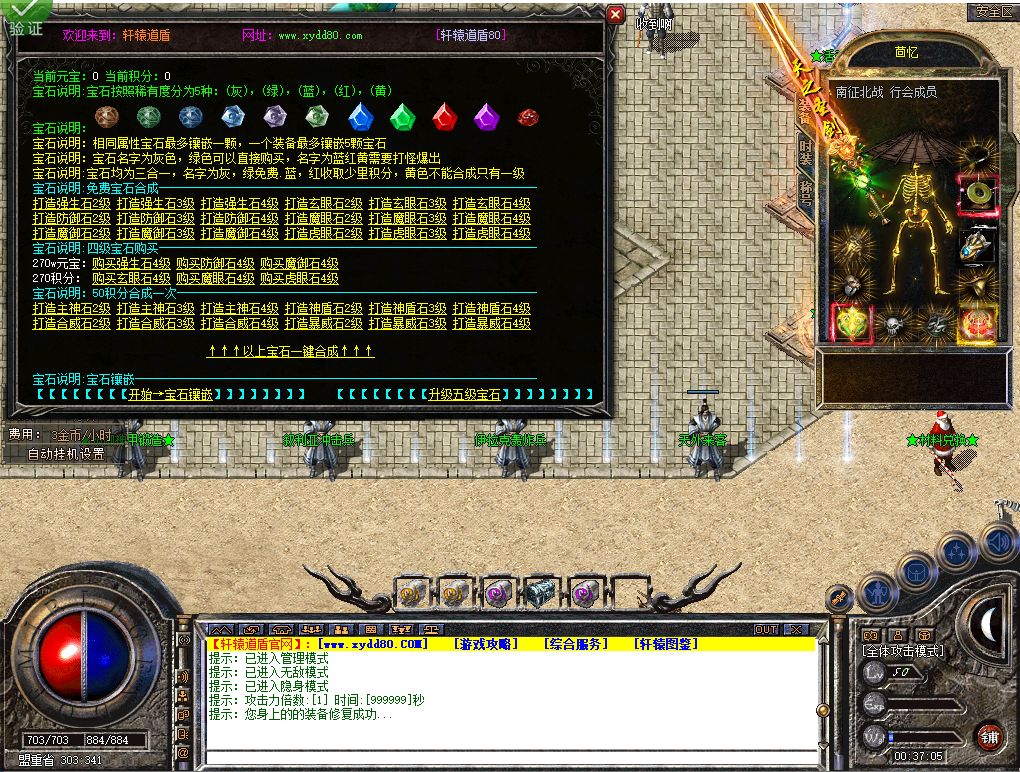This screenshot has height=772, width=1020.
Task: Start gem inlay via 开始→宝石镶嵌
Action: coord(170,395)
